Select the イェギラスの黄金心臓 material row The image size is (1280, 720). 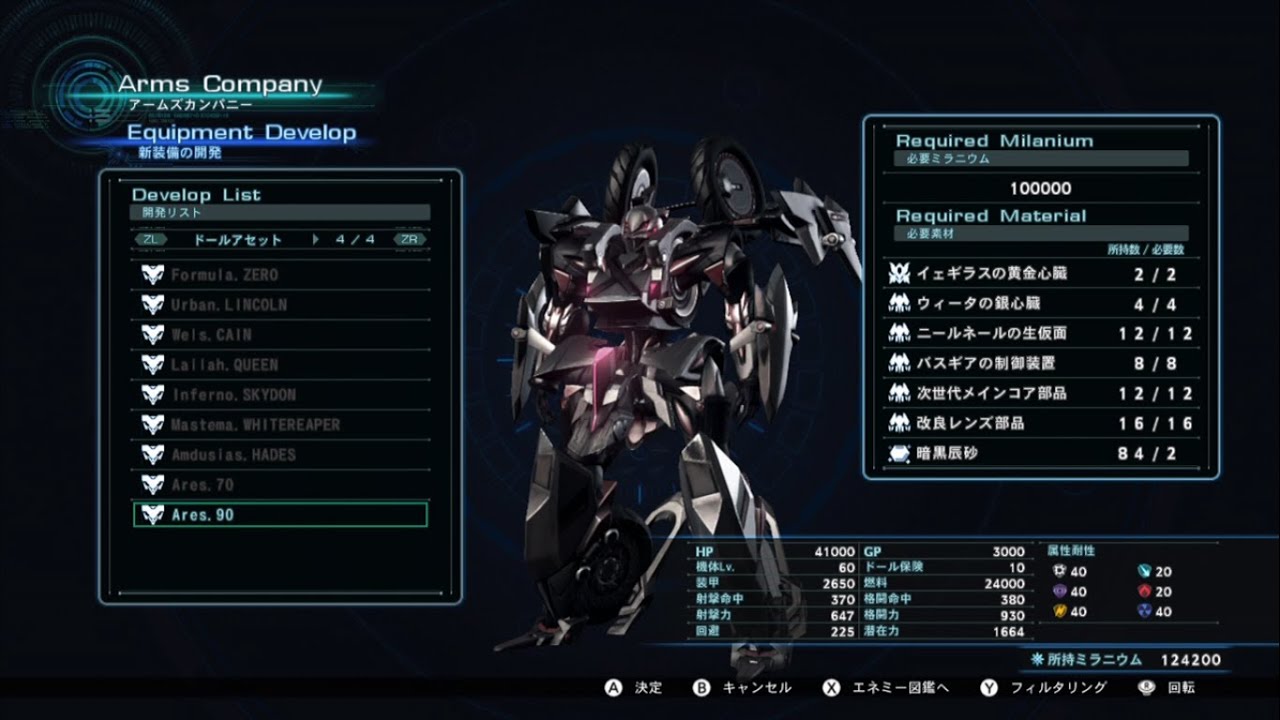point(1040,273)
